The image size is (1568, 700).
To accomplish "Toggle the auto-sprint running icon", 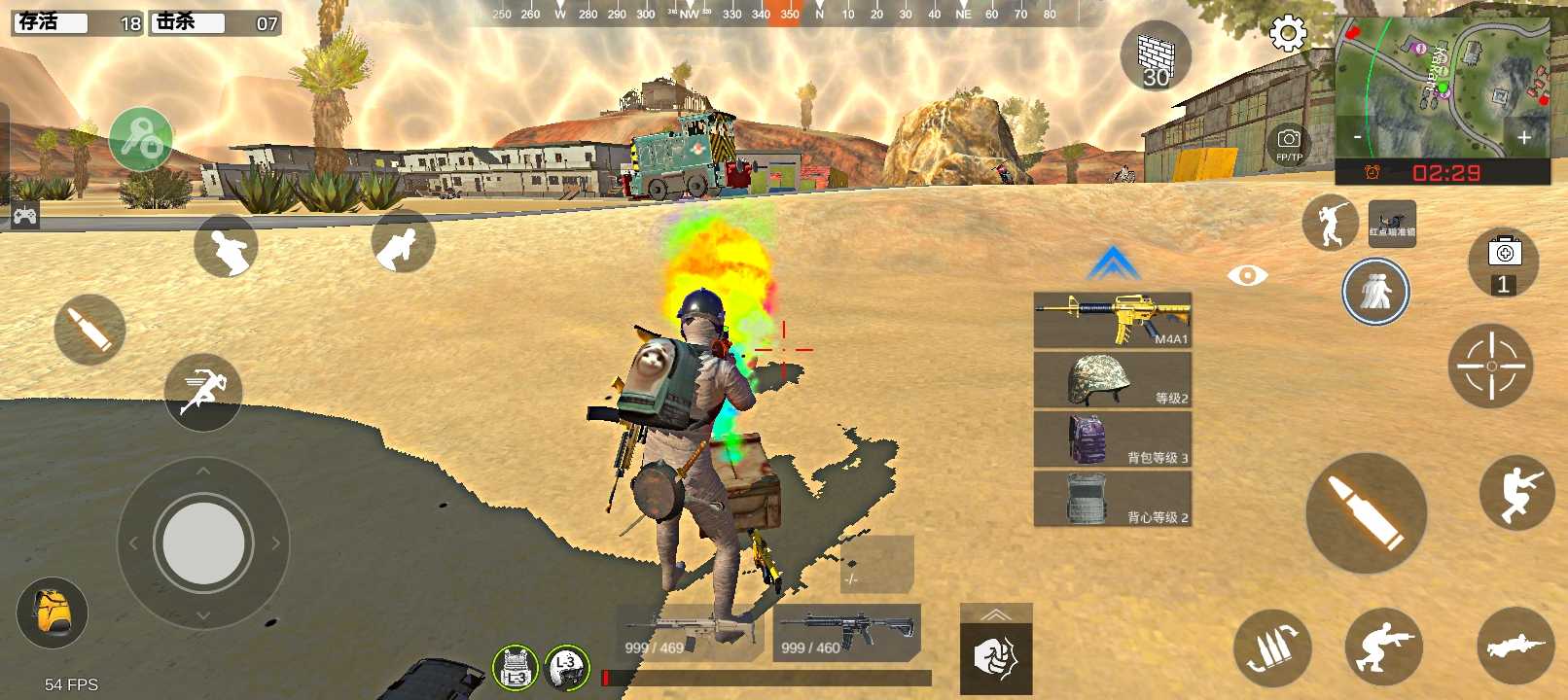I will 203,392.
